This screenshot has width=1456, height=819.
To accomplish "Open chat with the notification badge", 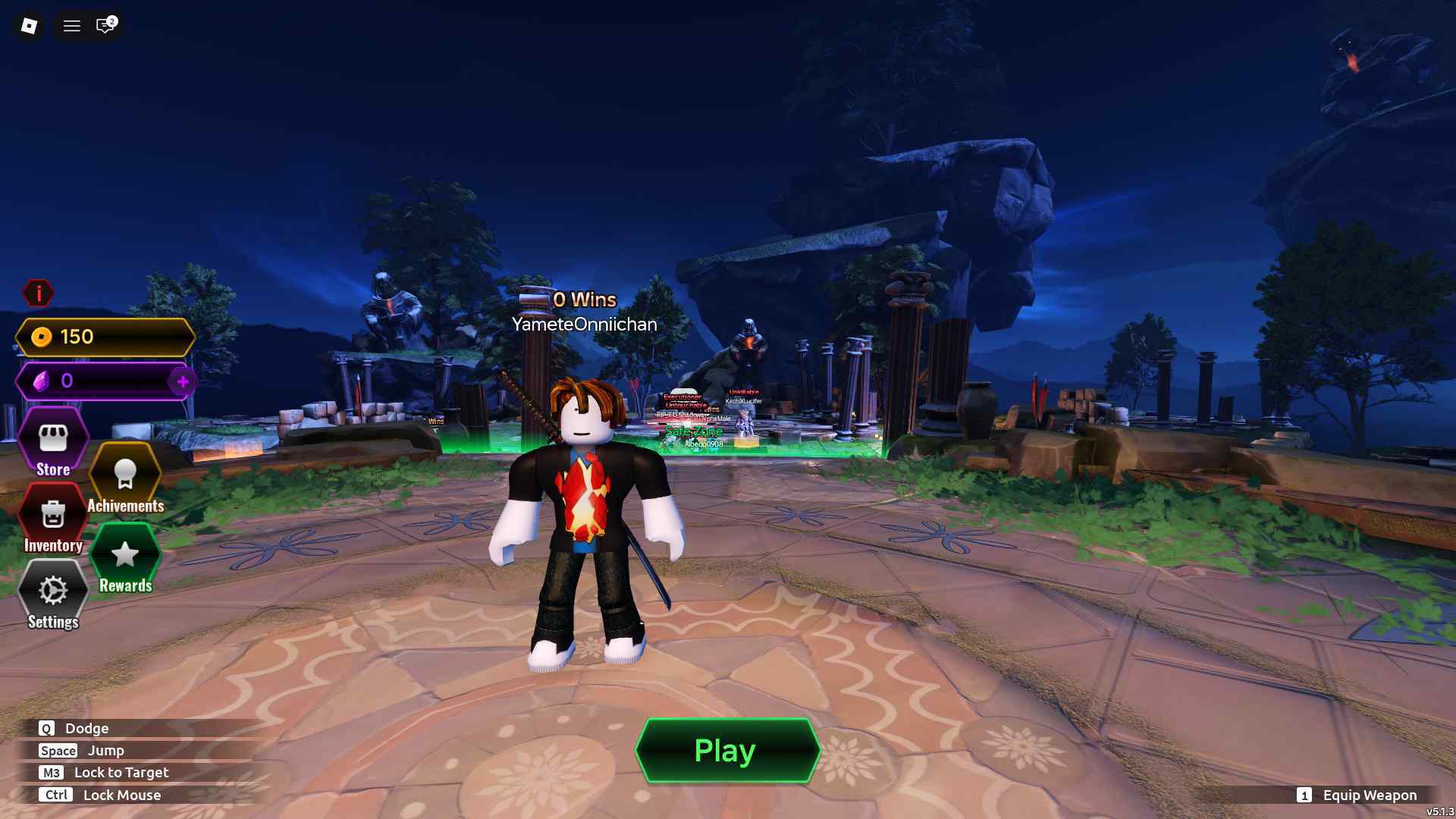I will coord(104,26).
